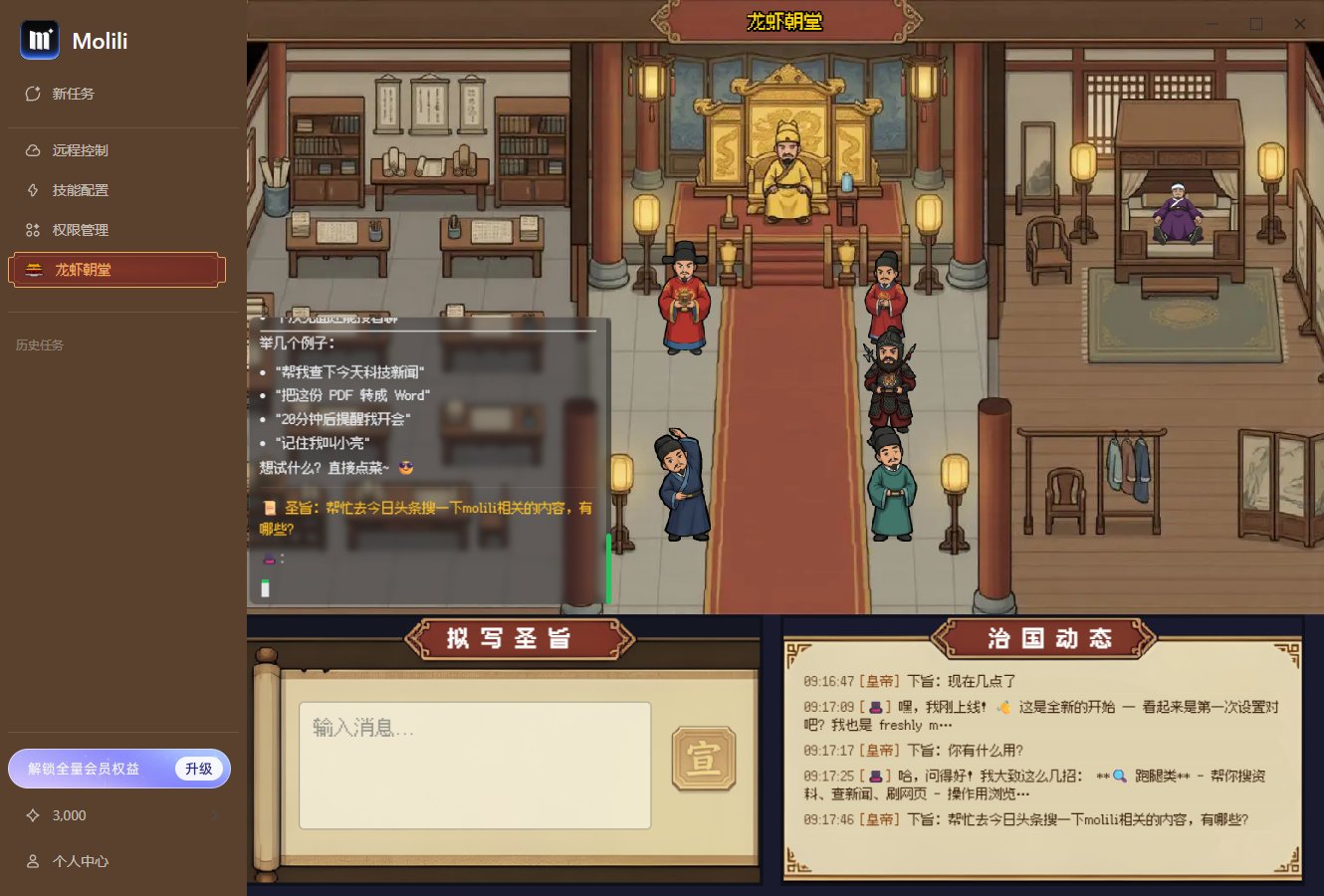This screenshot has height=896, width=1324.
Task: Click the 解锁全量会员权益 membership banner
Action: (119, 768)
